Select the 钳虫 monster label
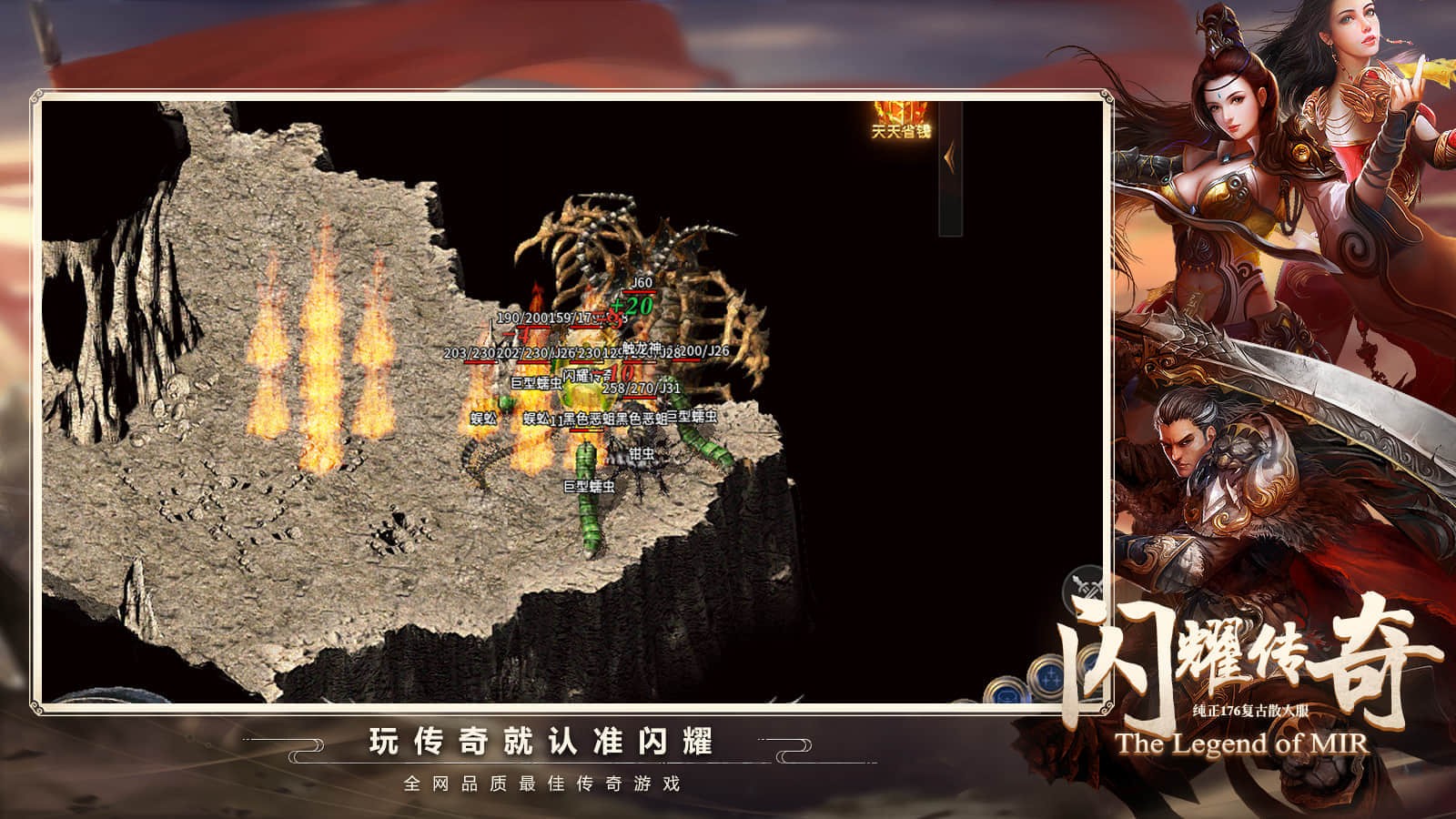This screenshot has width=1456, height=819. pos(642,455)
